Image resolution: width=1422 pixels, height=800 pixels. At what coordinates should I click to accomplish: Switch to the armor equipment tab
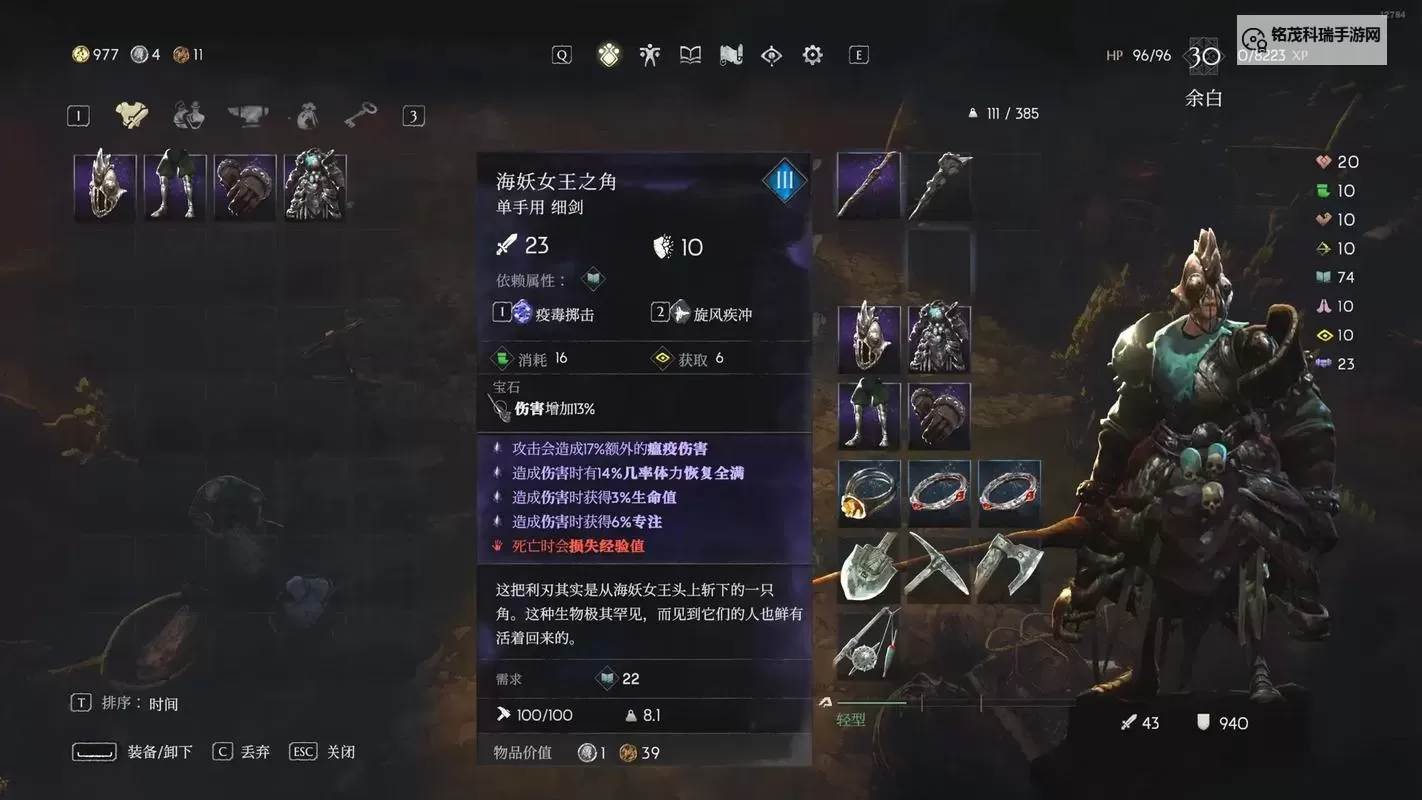[132, 114]
